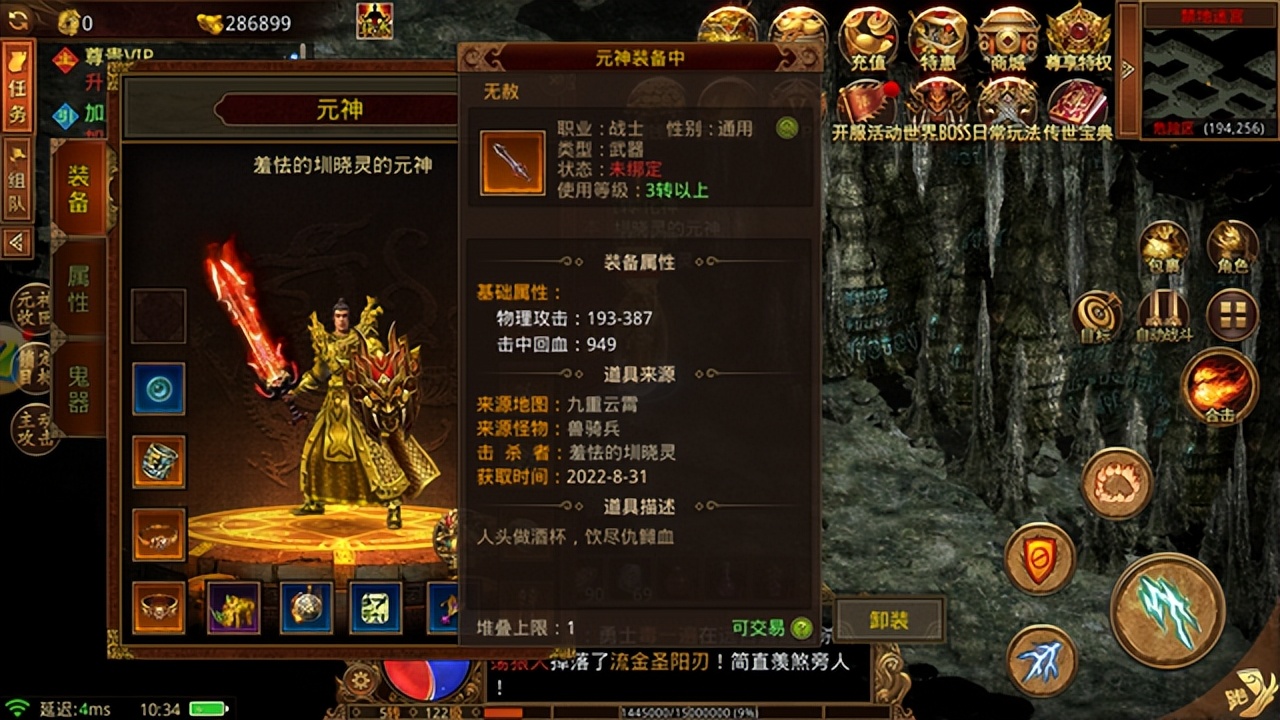Select the golden beast equipment thumbnail

(x=233, y=607)
